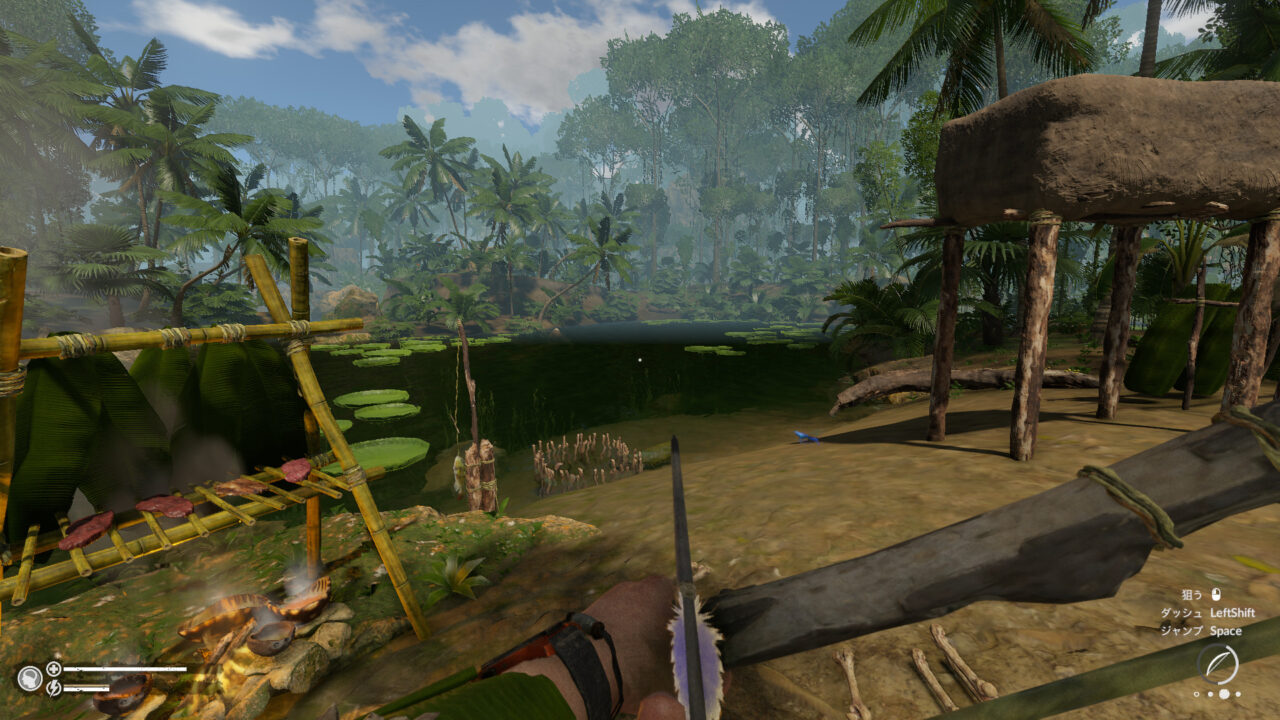
Task: Select the equipped bow weapon icon
Action: (x=1217, y=664)
